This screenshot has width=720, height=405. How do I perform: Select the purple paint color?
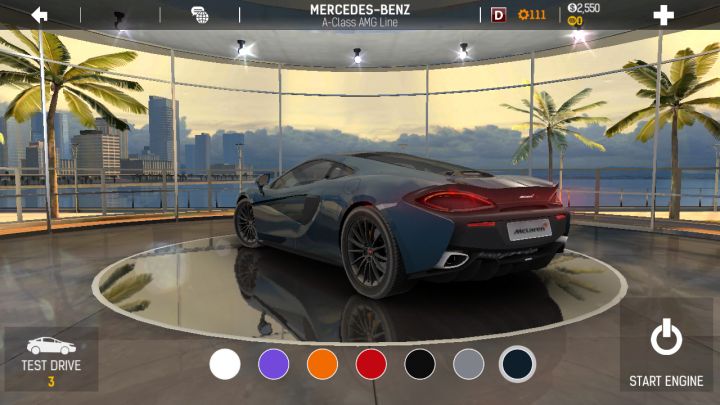[274, 364]
